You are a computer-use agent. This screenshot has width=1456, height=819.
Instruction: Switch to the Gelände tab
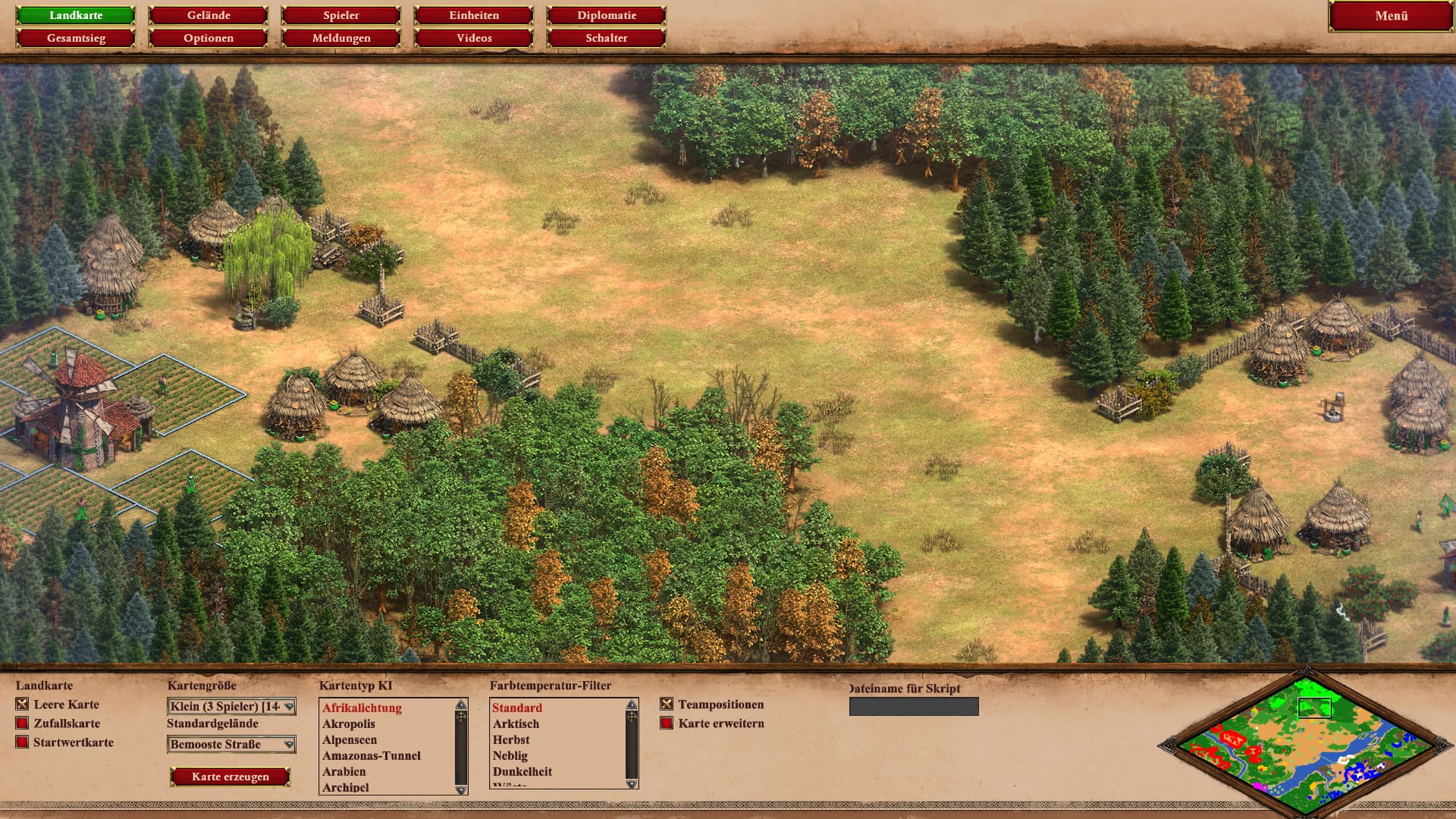click(209, 15)
